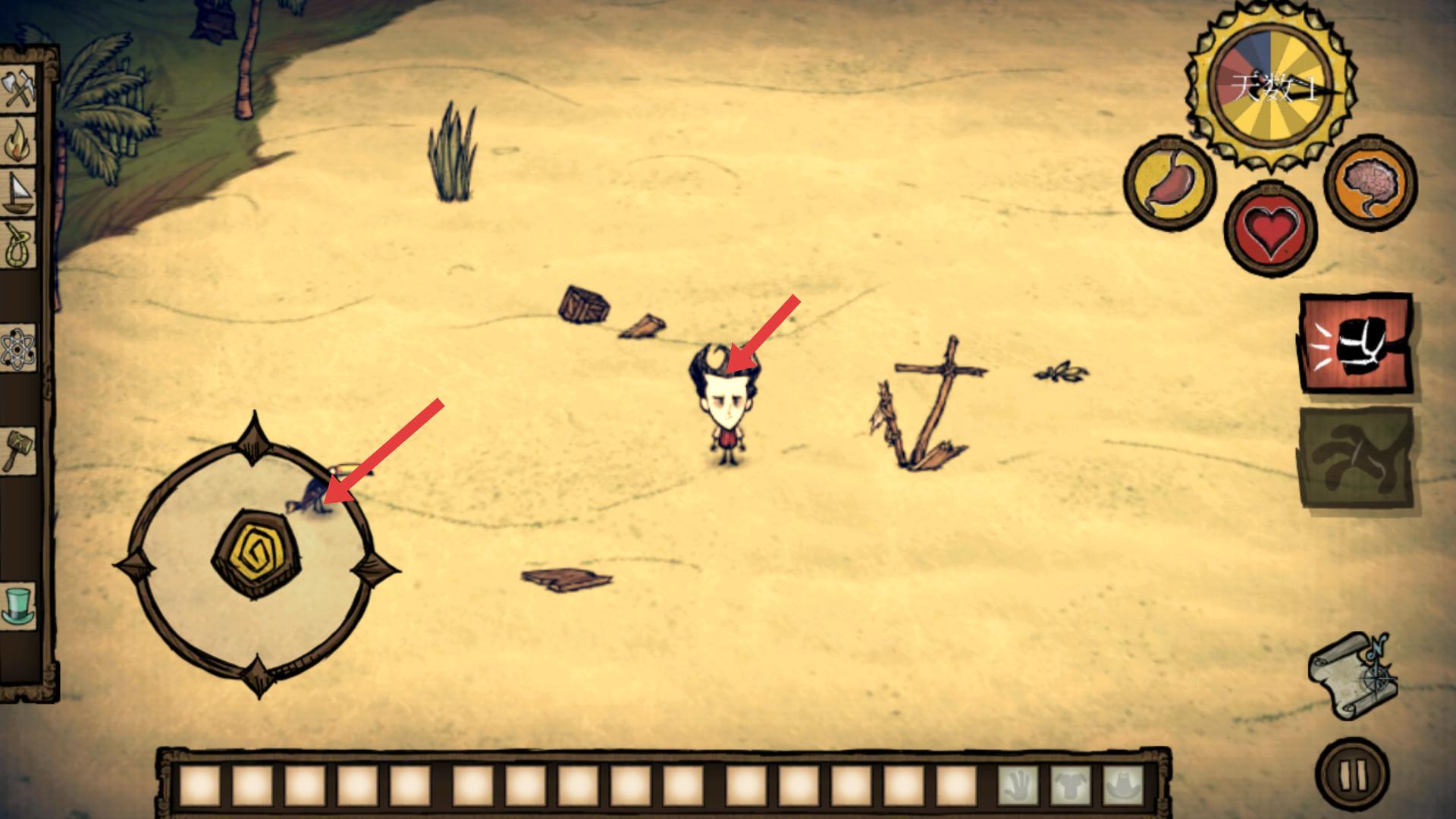Open the Fire crafting tab
The image size is (1456, 819).
pos(19,141)
